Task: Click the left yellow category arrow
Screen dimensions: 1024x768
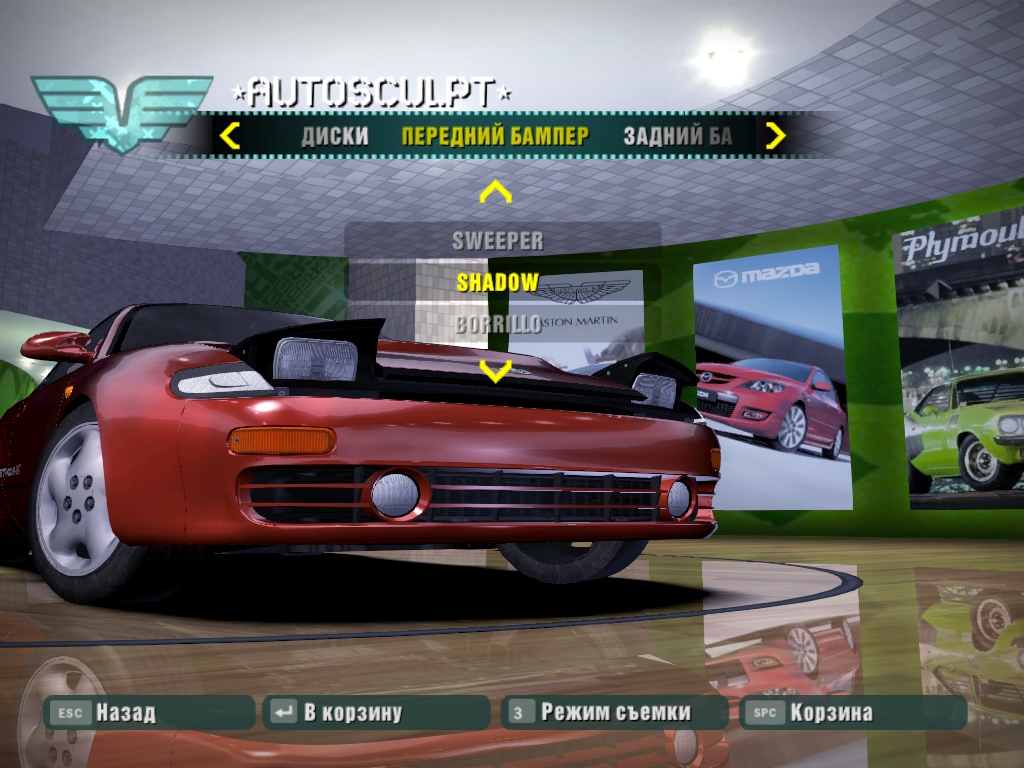Action: coord(230,135)
